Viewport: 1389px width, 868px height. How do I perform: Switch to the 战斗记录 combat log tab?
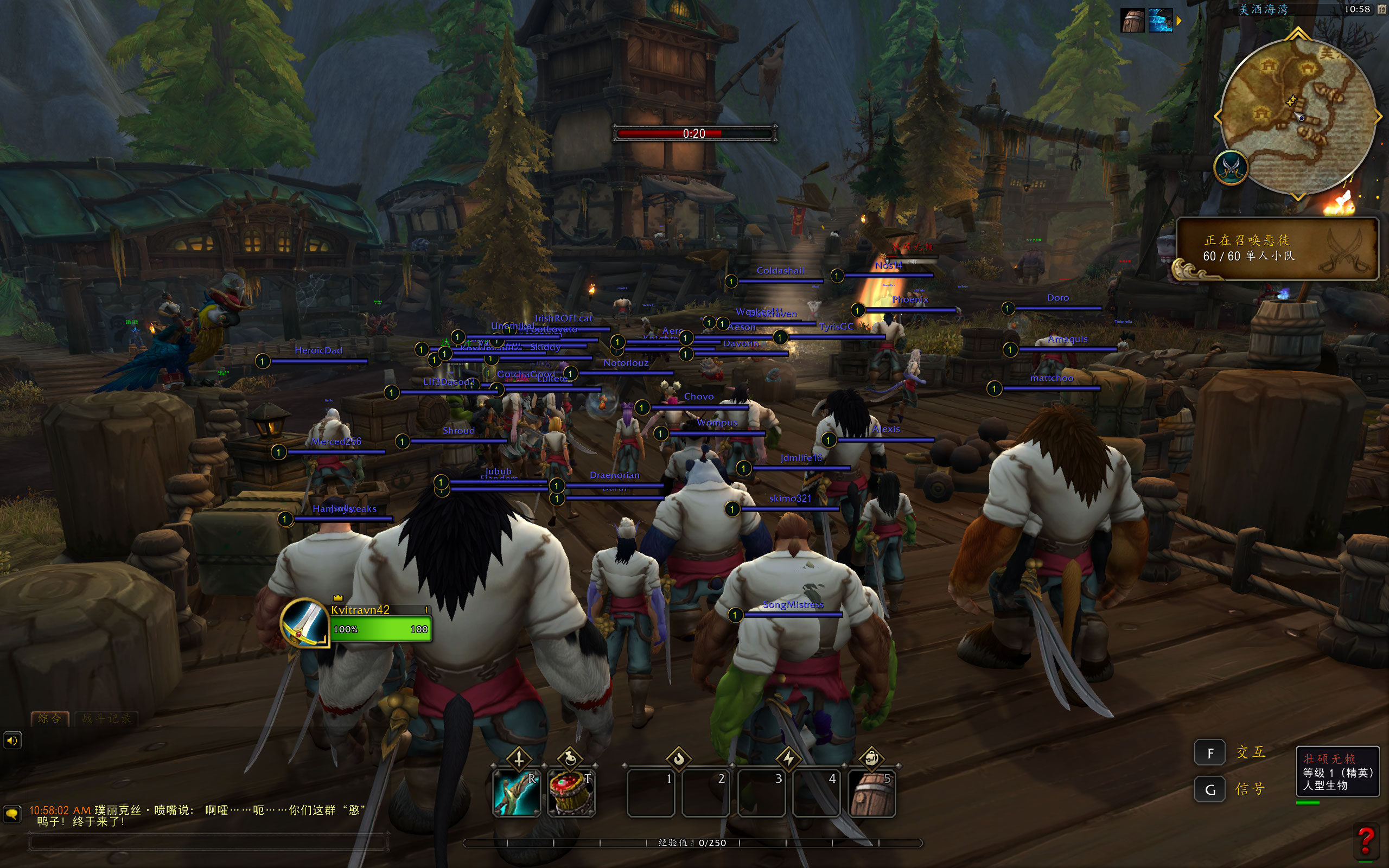coord(107,718)
